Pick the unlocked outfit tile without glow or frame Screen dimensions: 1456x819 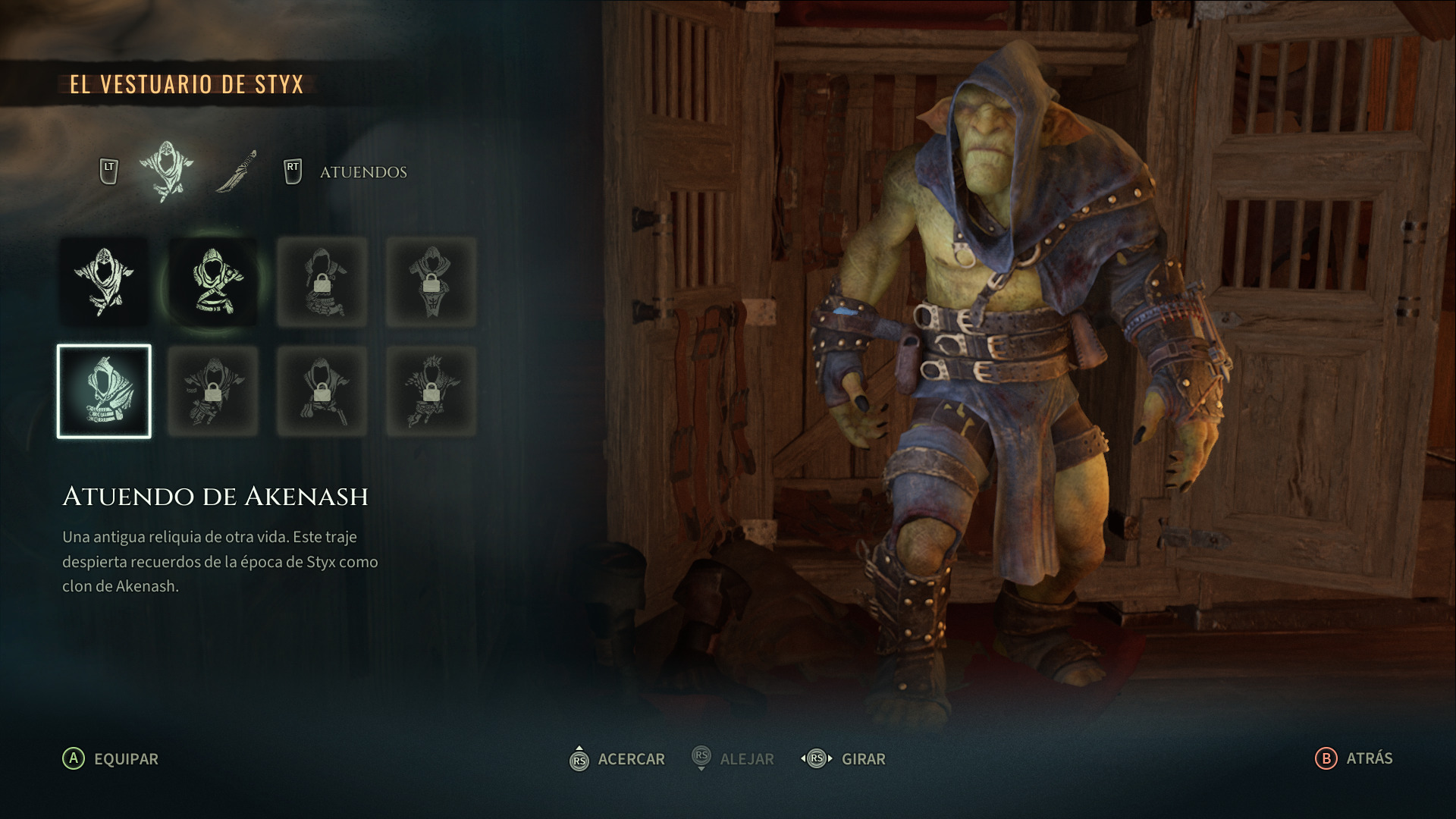[x=105, y=282]
